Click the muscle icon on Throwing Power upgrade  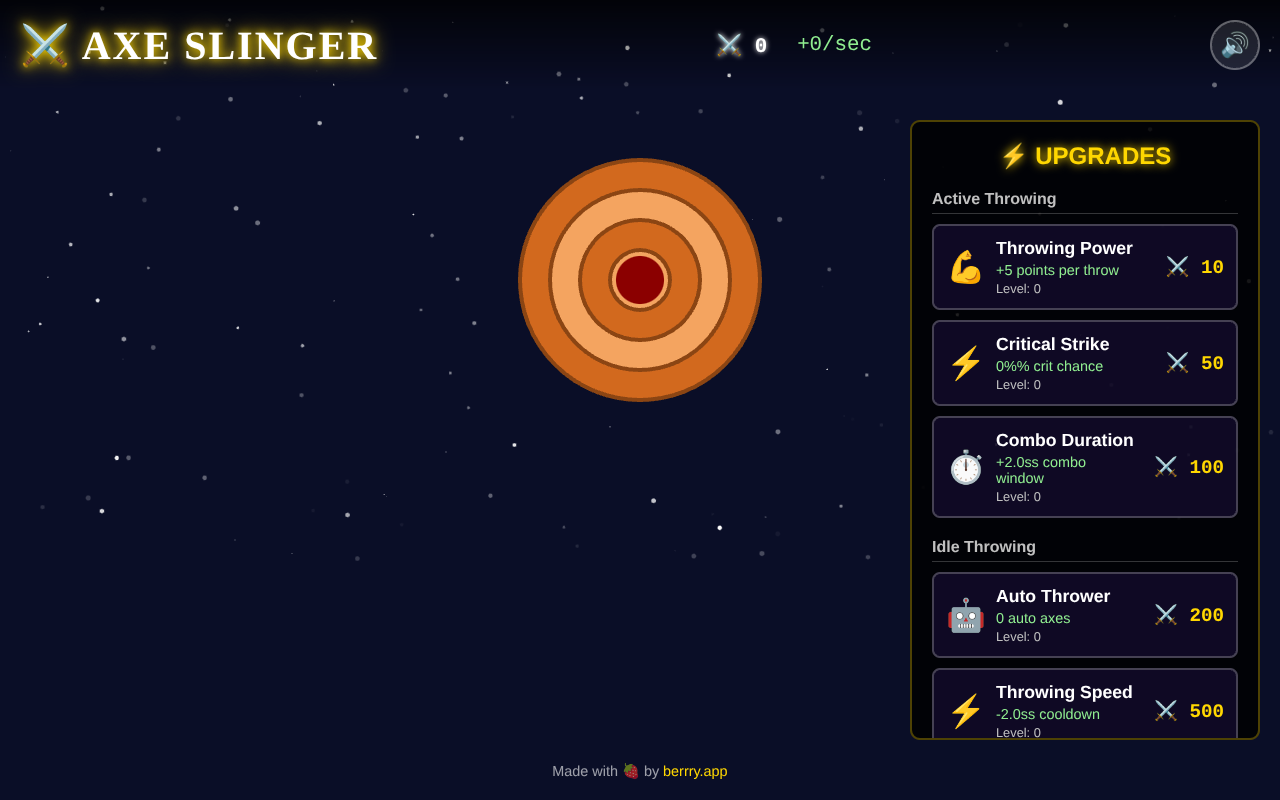(964, 267)
